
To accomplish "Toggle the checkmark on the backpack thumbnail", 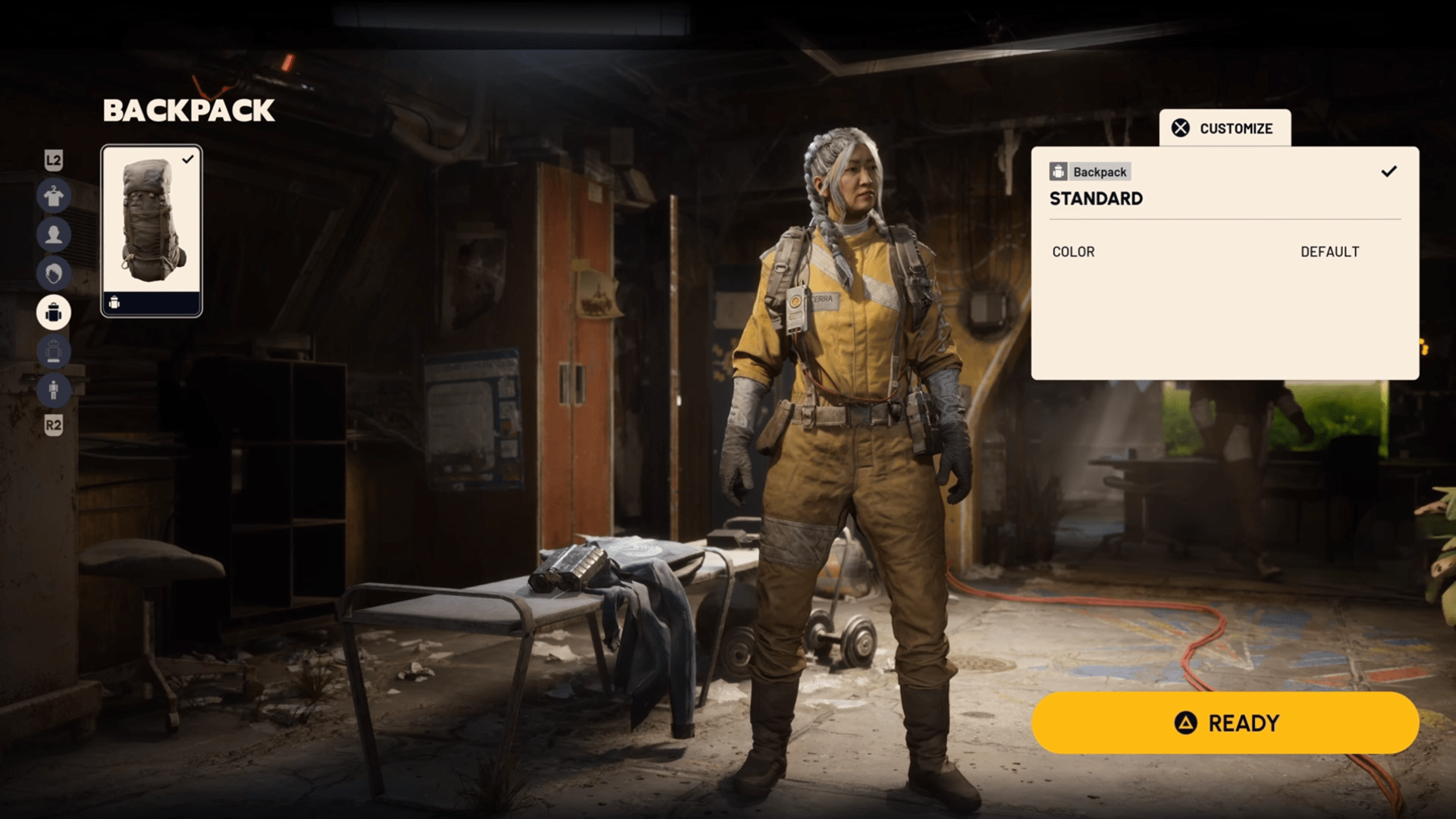I will point(190,159).
